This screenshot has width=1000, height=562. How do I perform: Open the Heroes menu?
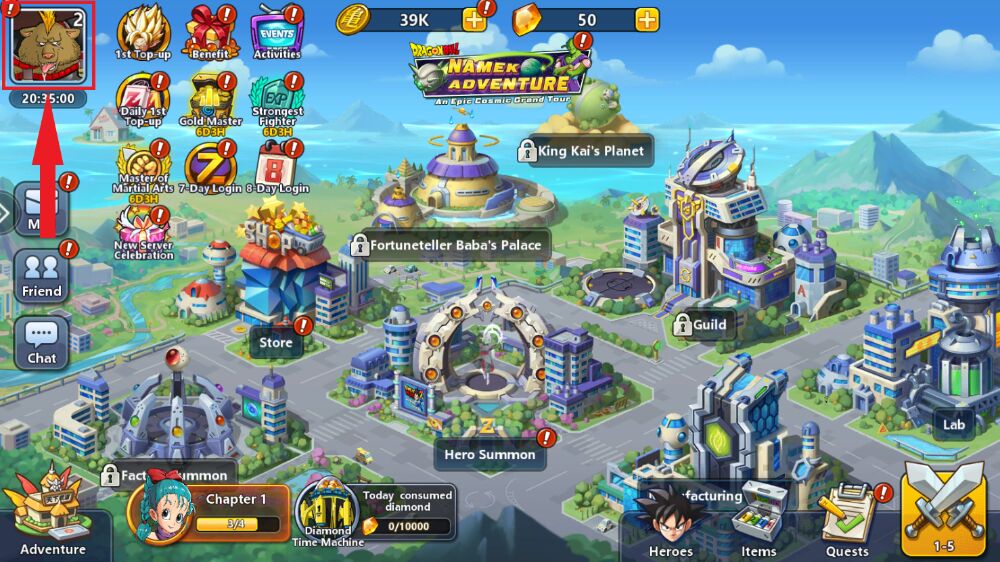670,523
